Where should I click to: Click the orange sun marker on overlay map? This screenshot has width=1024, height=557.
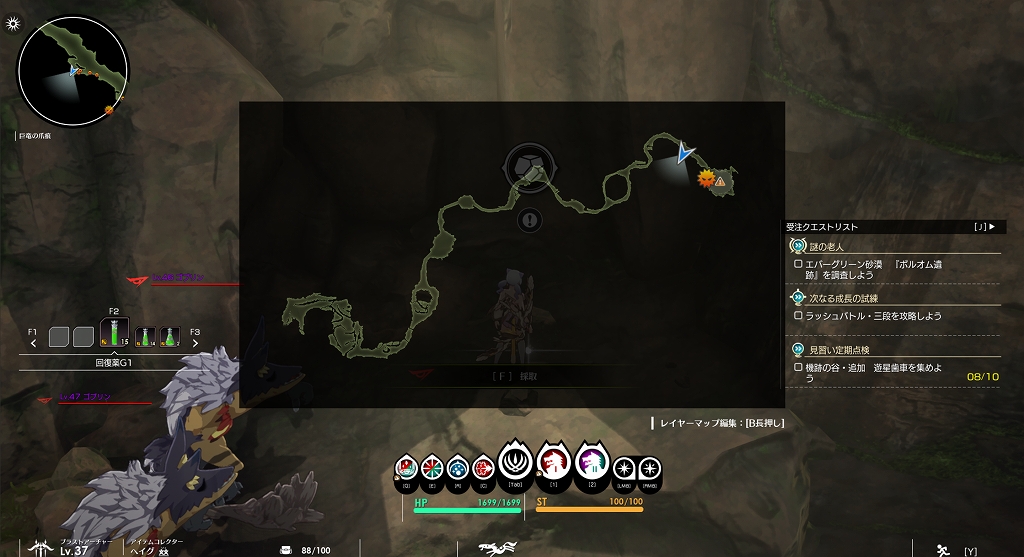(705, 179)
